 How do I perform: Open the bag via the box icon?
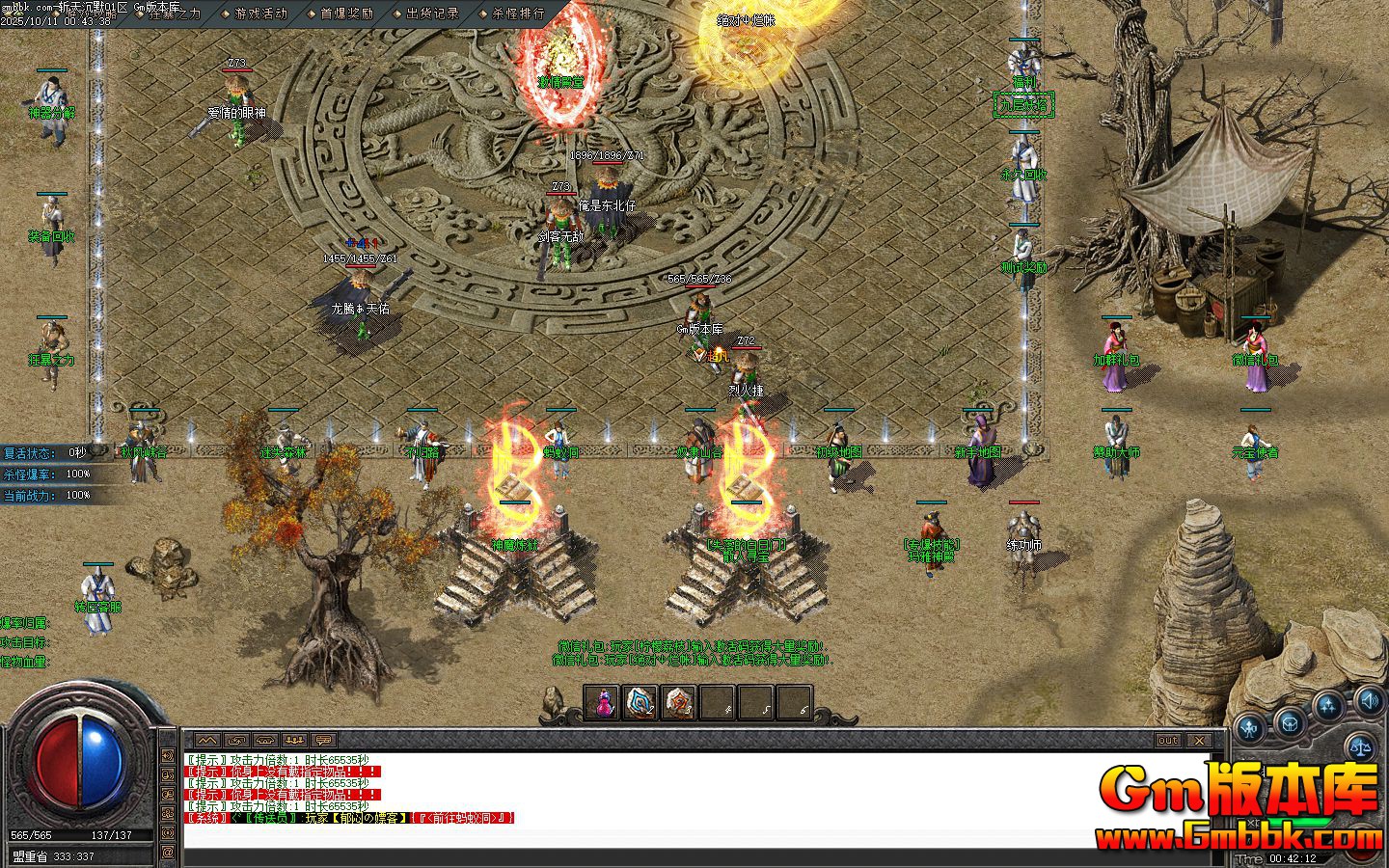coord(1291,722)
